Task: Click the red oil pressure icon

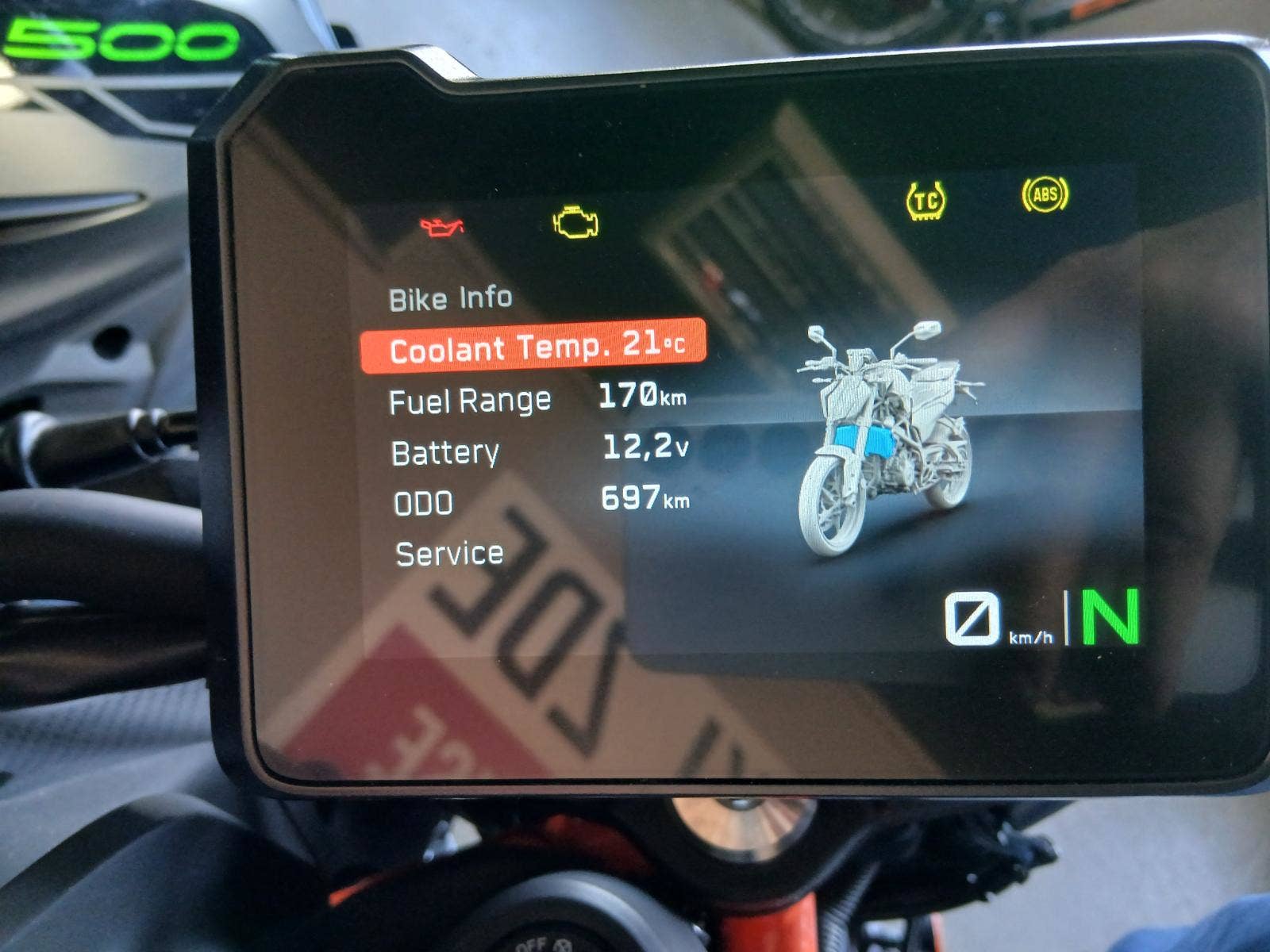Action: click(x=441, y=227)
